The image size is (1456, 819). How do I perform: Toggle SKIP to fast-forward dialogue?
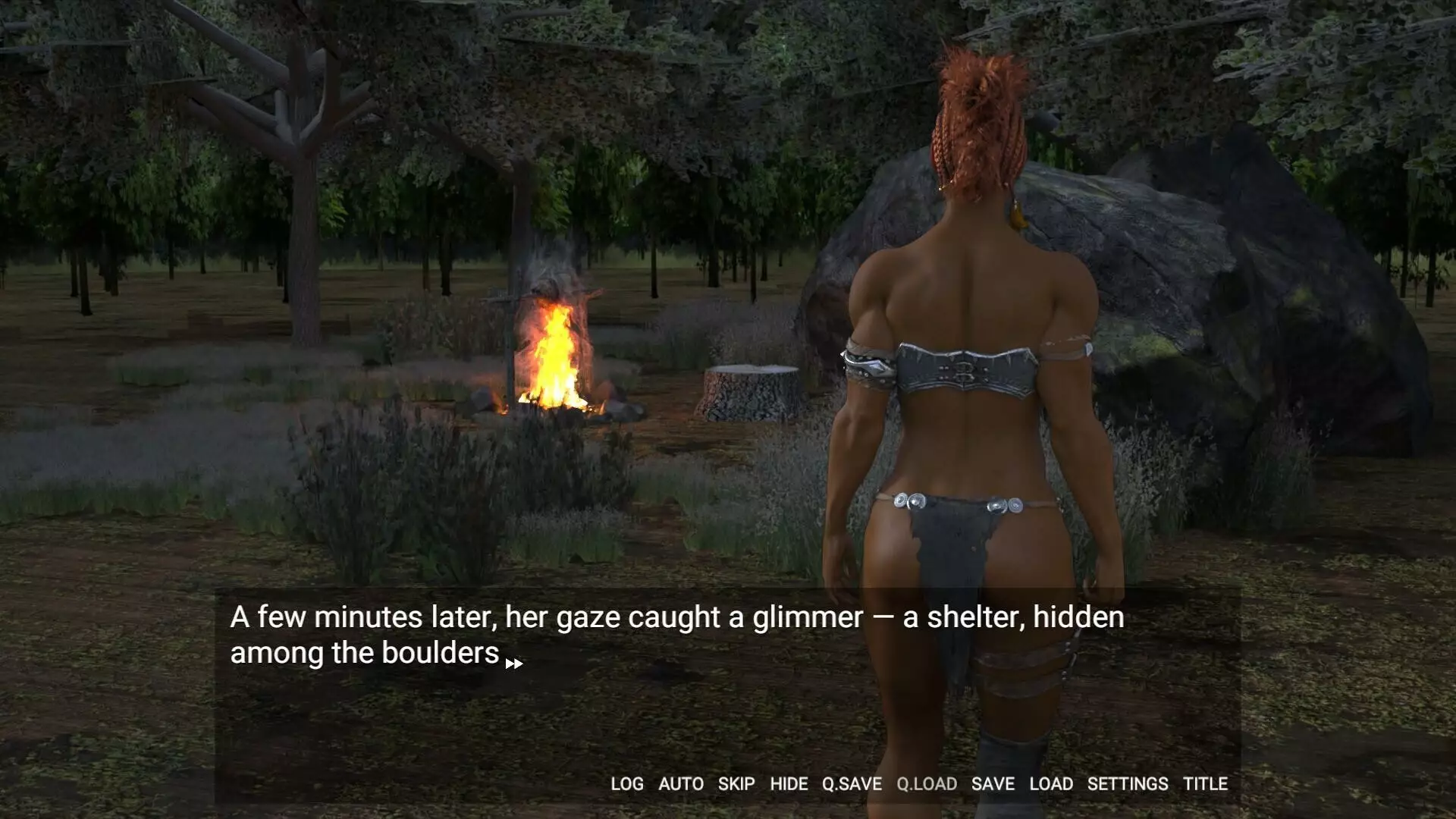click(x=734, y=784)
